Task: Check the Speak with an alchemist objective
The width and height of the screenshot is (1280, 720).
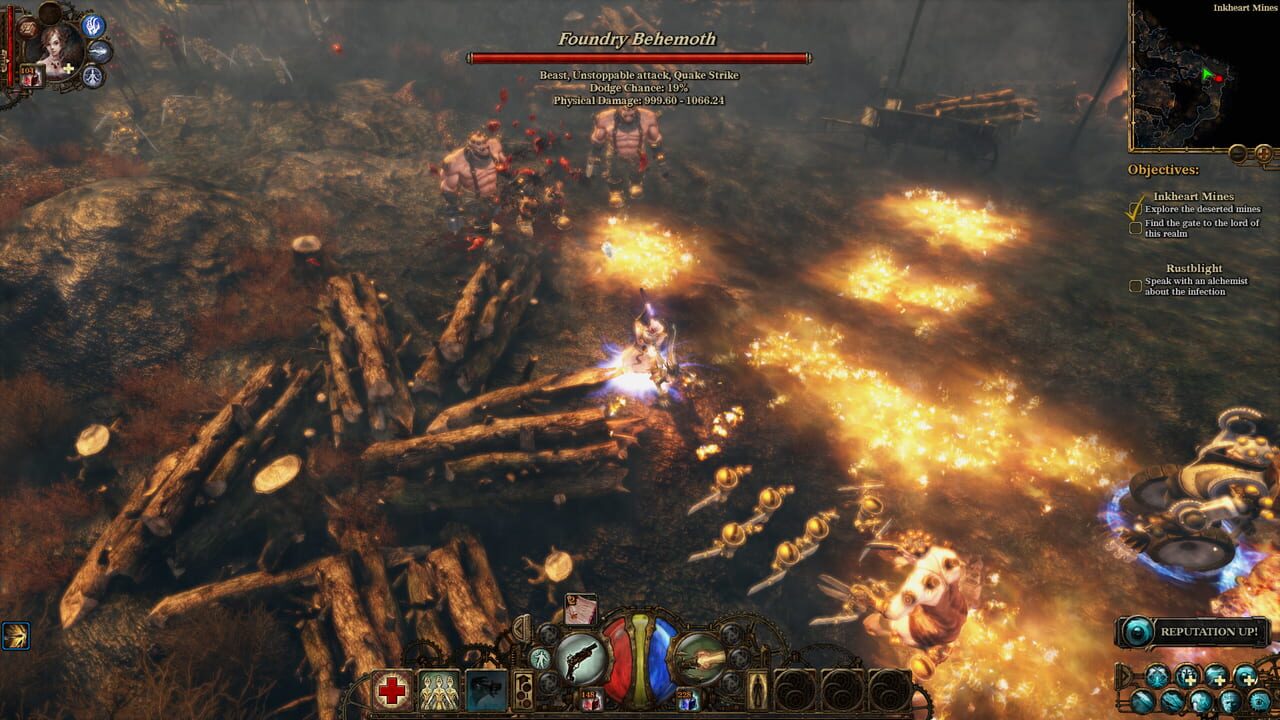Action: coord(1135,286)
